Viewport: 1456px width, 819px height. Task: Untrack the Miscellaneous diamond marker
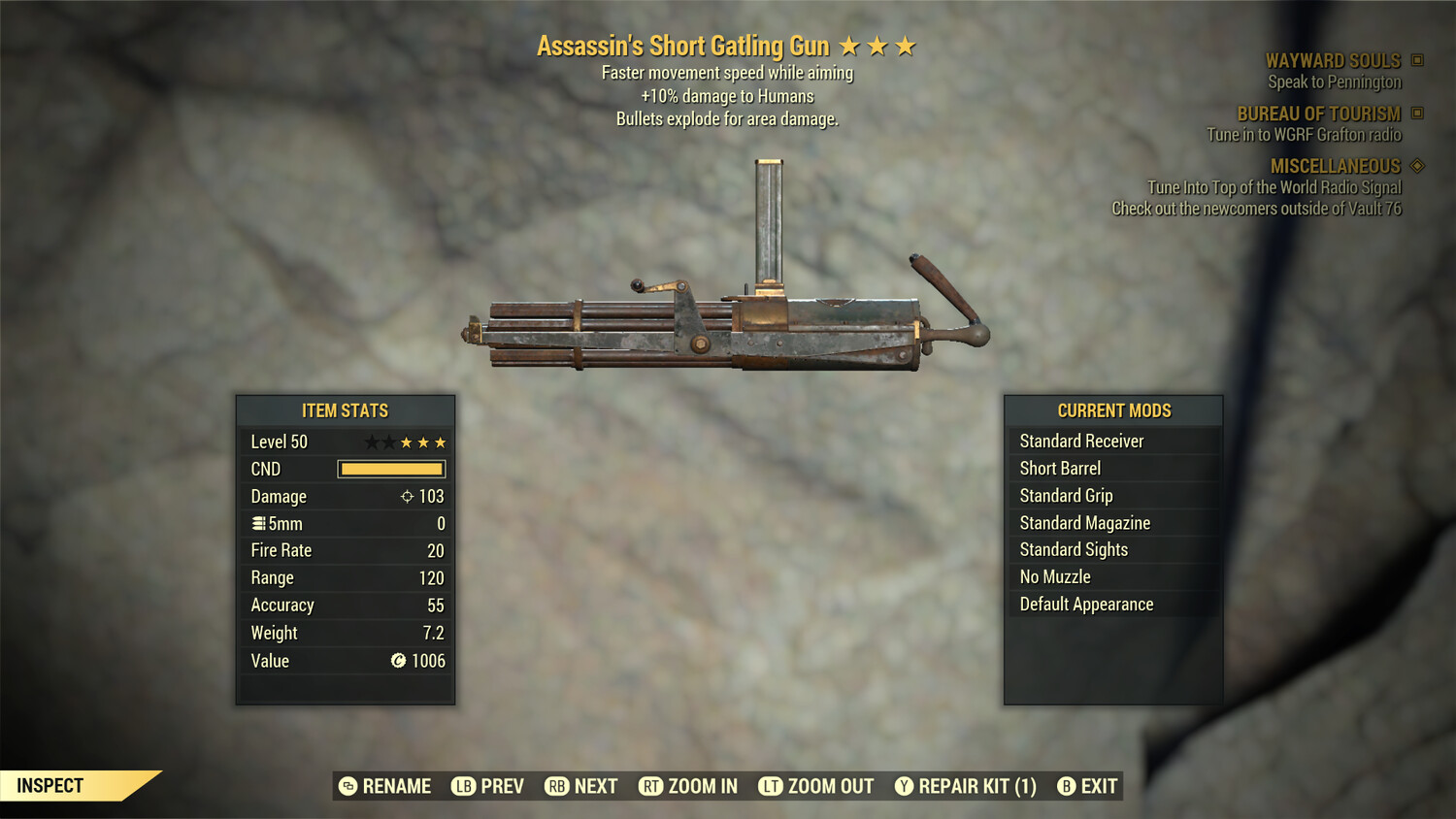[1415, 166]
